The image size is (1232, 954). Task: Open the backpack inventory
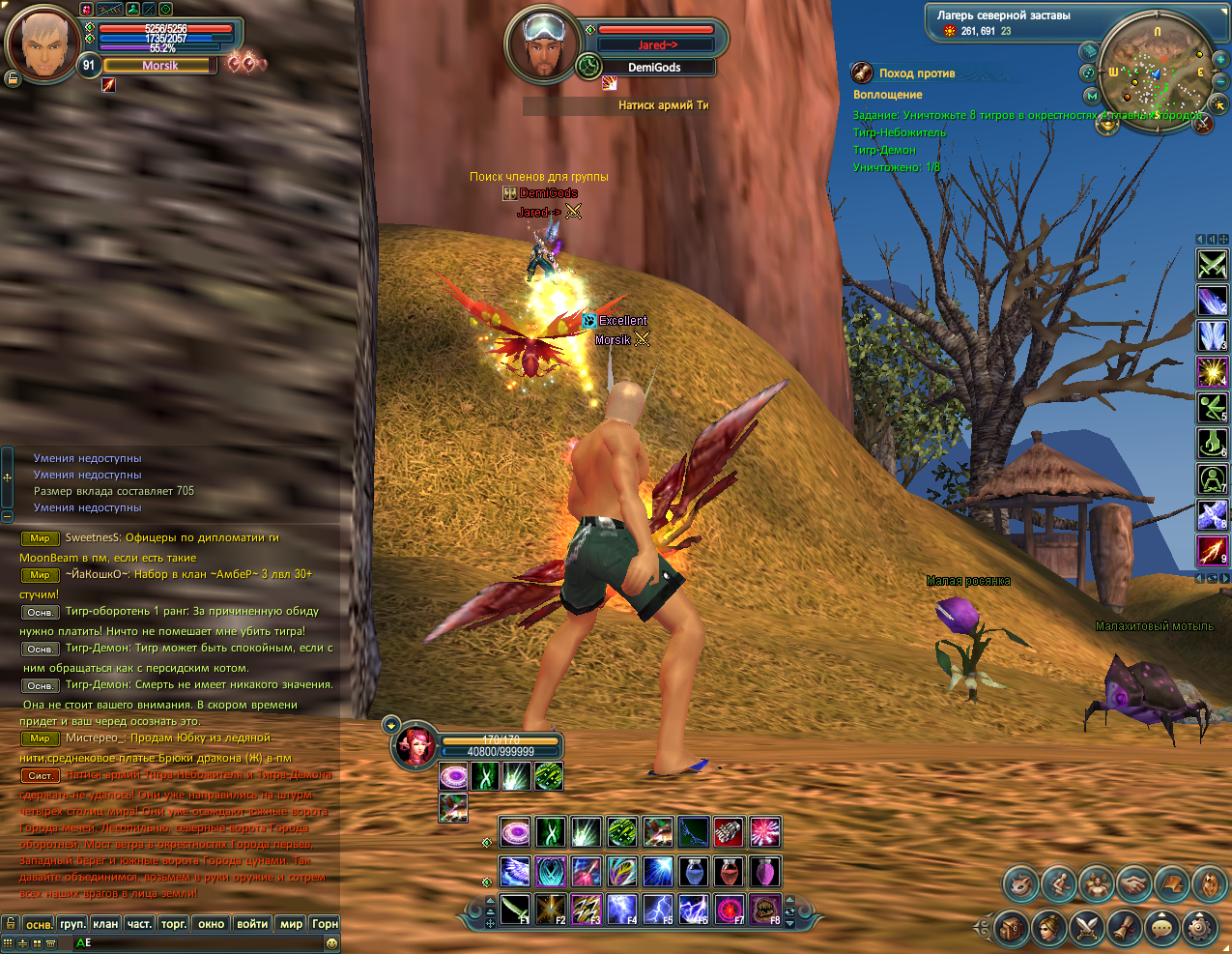pyautogui.click(x=1013, y=929)
